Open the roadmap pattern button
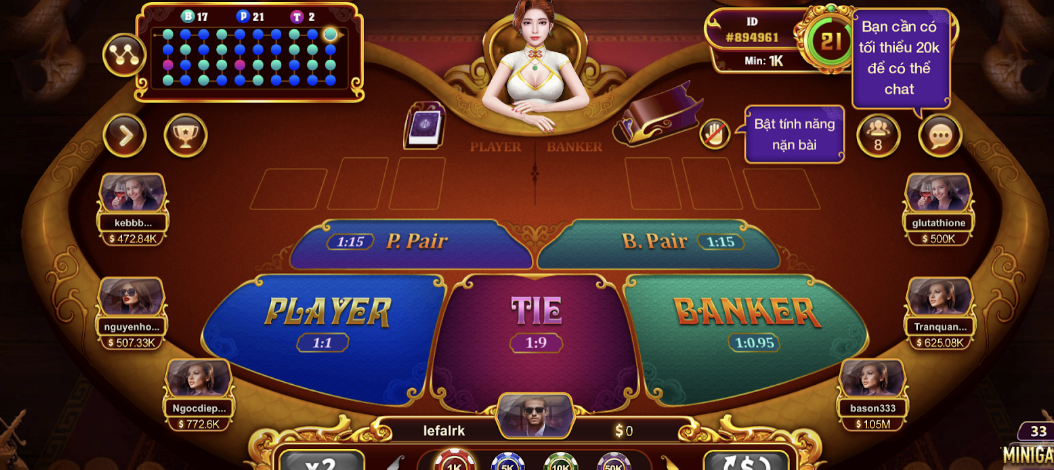 click(x=125, y=57)
